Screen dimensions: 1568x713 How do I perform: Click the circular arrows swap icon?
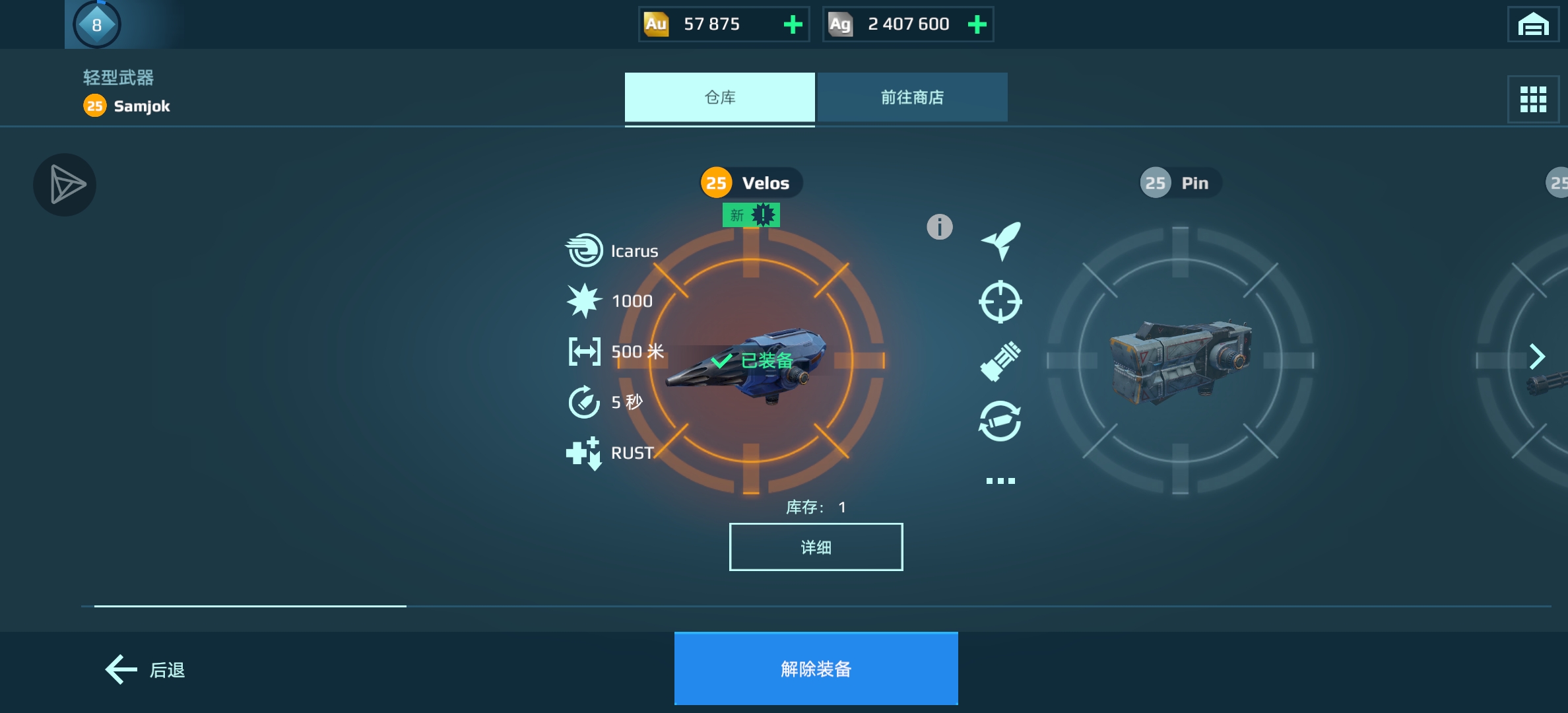coord(1000,421)
